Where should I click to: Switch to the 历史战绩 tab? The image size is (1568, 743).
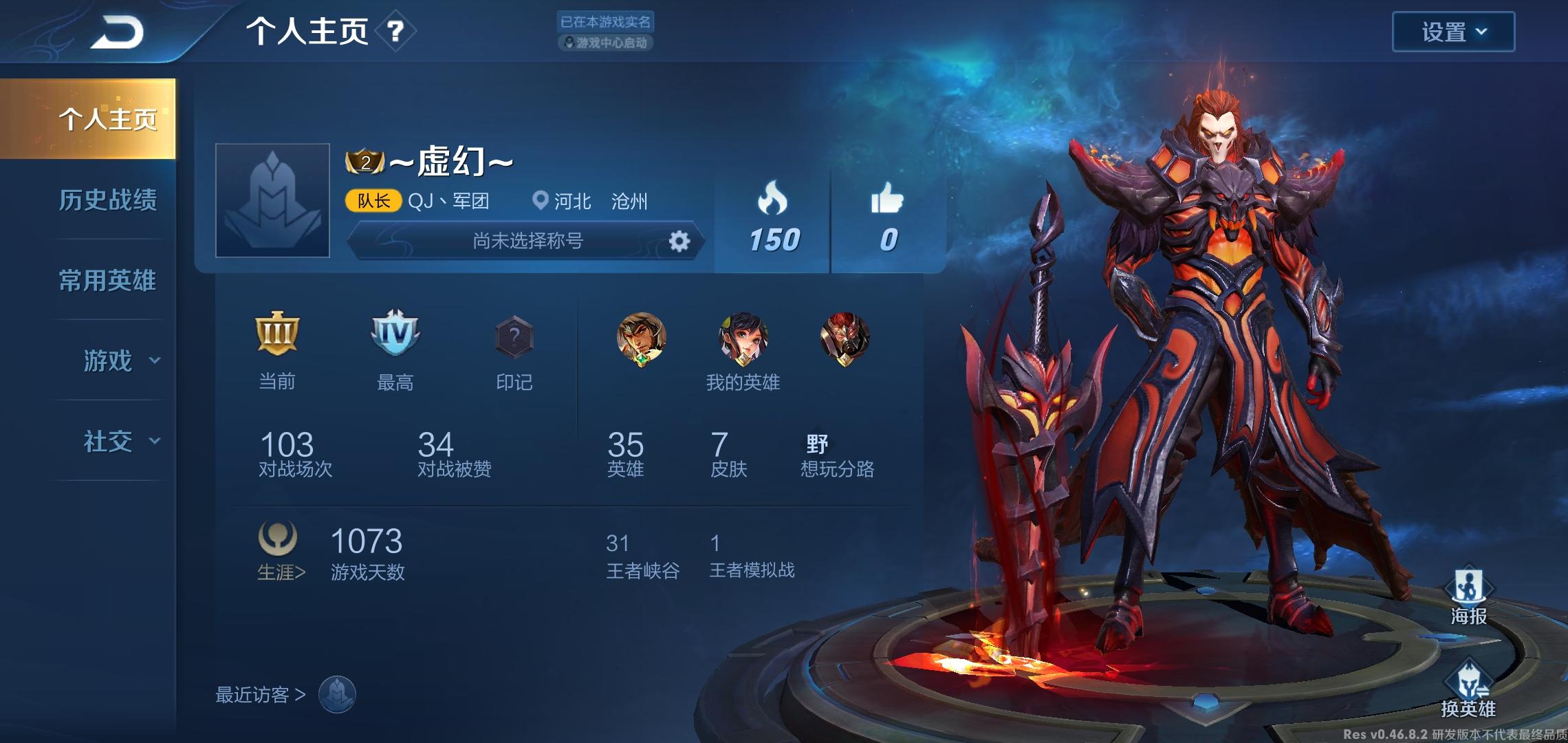tap(108, 200)
